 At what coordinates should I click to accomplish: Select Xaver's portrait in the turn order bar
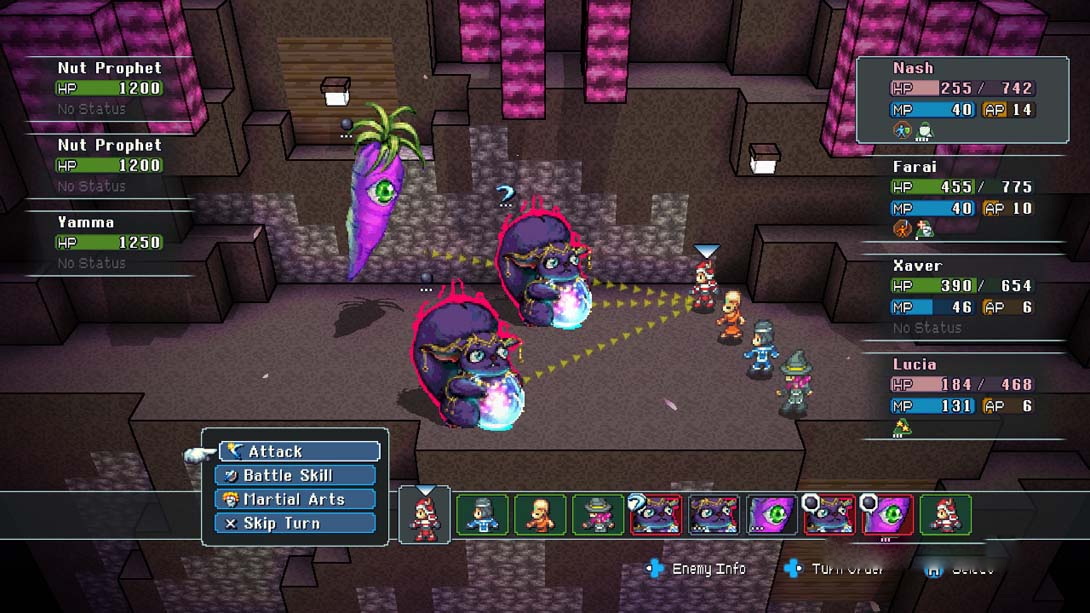483,514
